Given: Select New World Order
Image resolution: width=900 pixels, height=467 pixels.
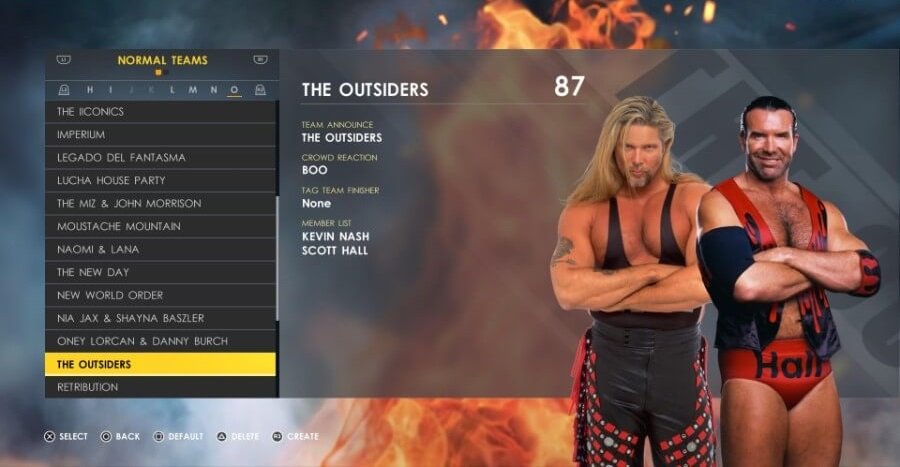Looking at the screenshot, I should 160,296.
